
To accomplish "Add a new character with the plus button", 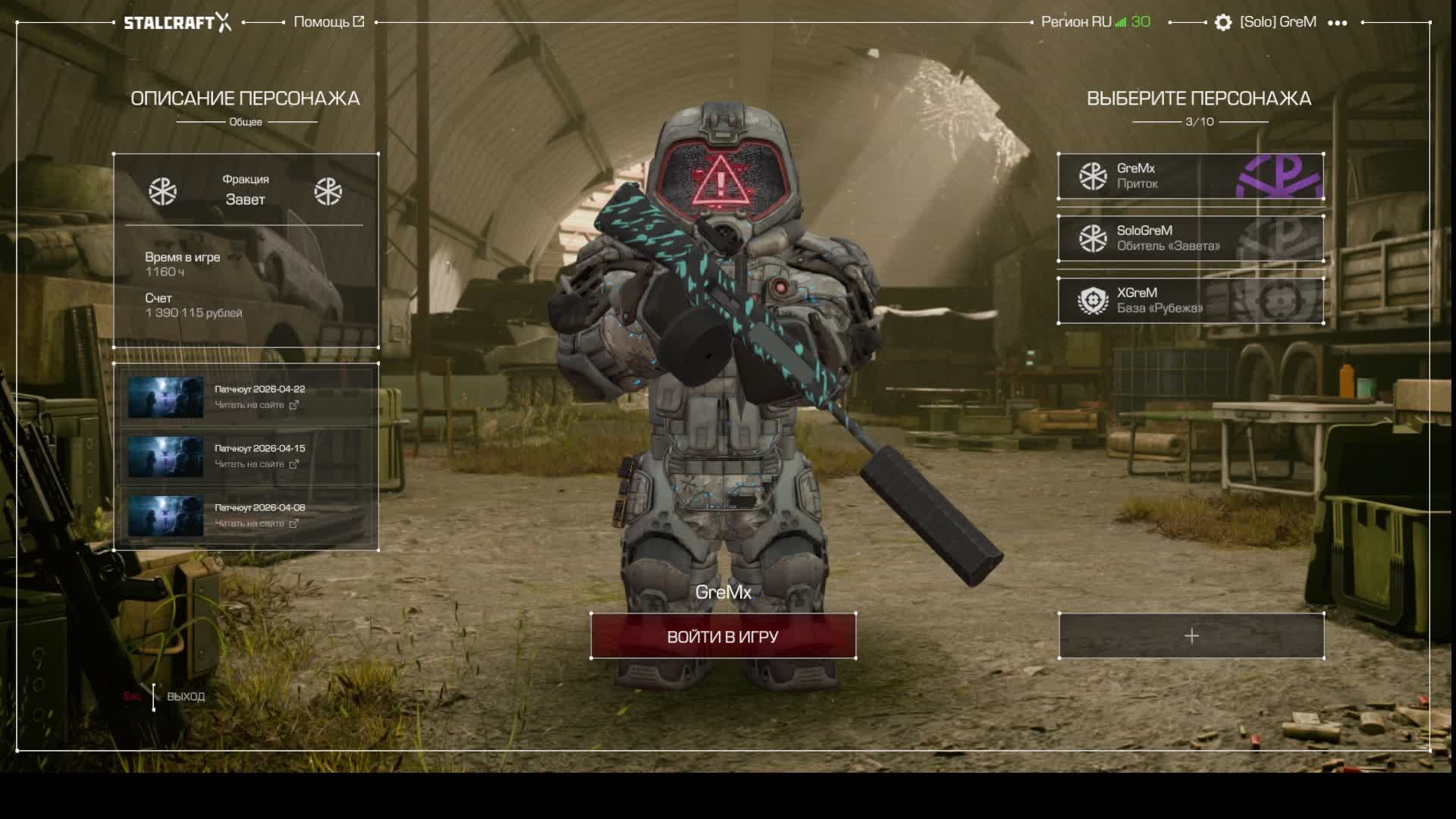I will (1191, 635).
